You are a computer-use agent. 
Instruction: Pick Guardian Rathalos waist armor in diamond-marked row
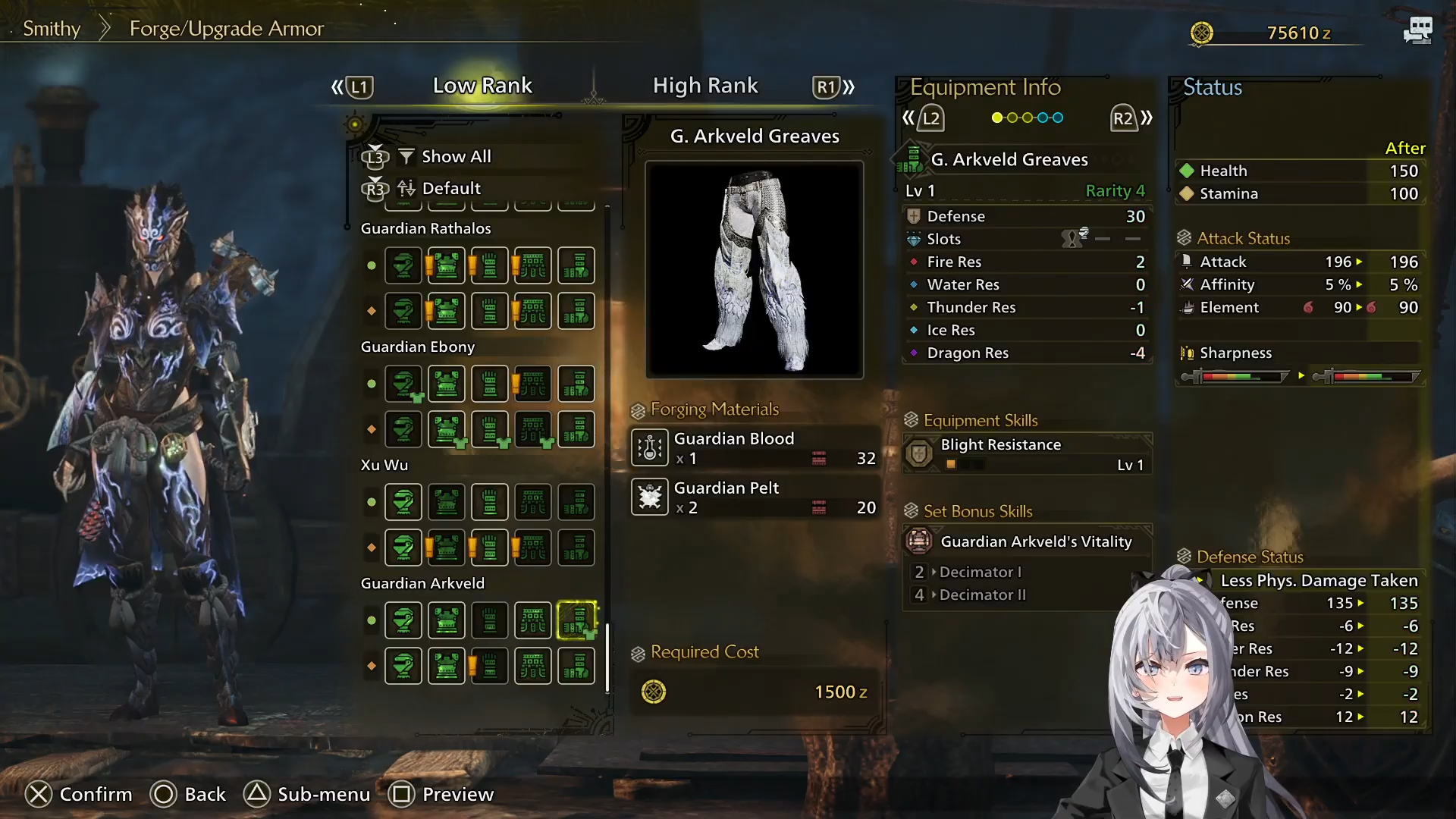tap(533, 311)
